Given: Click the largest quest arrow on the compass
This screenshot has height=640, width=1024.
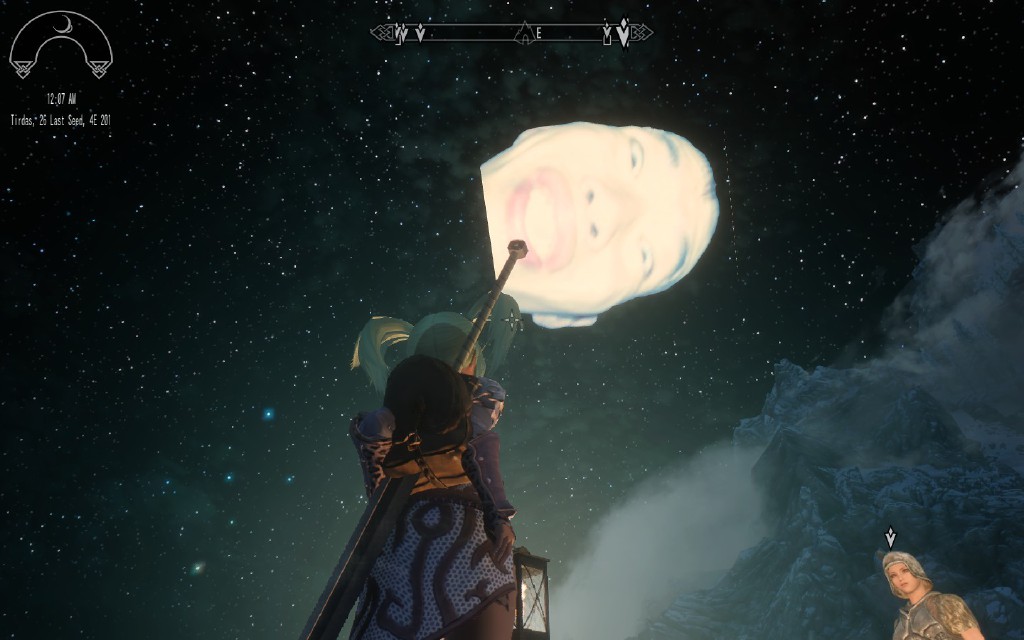Looking at the screenshot, I should (623, 34).
